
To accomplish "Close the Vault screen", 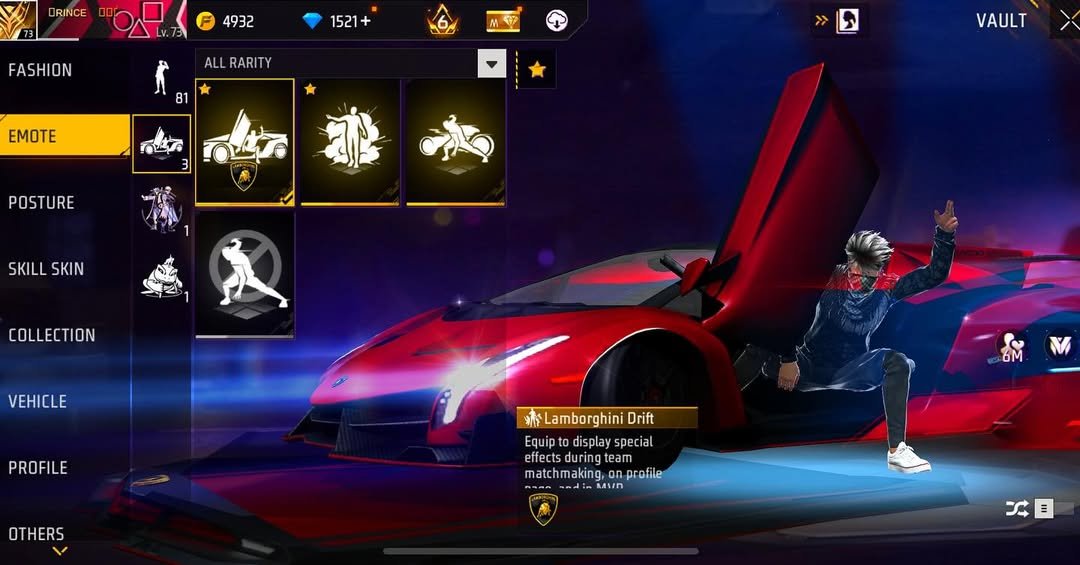I will (x=1066, y=20).
